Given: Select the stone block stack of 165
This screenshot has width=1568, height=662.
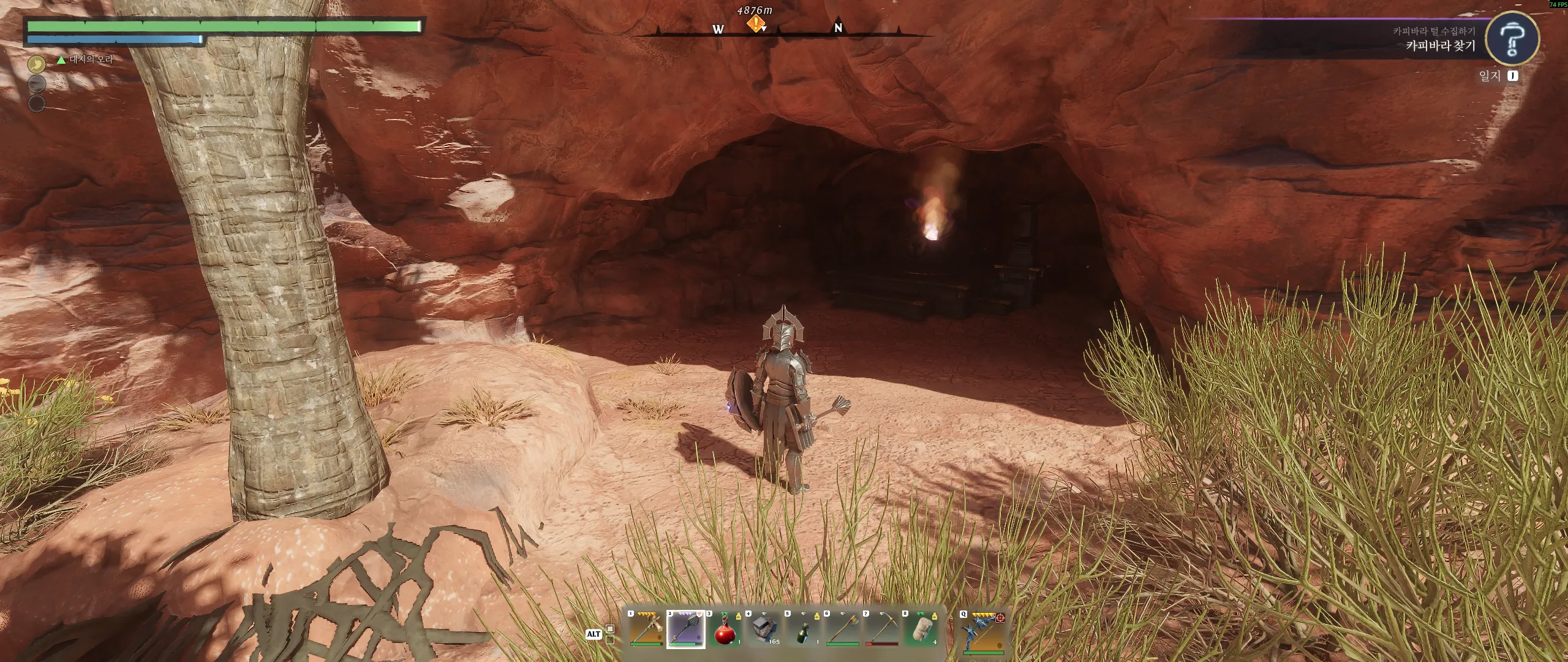Looking at the screenshot, I should [x=764, y=630].
